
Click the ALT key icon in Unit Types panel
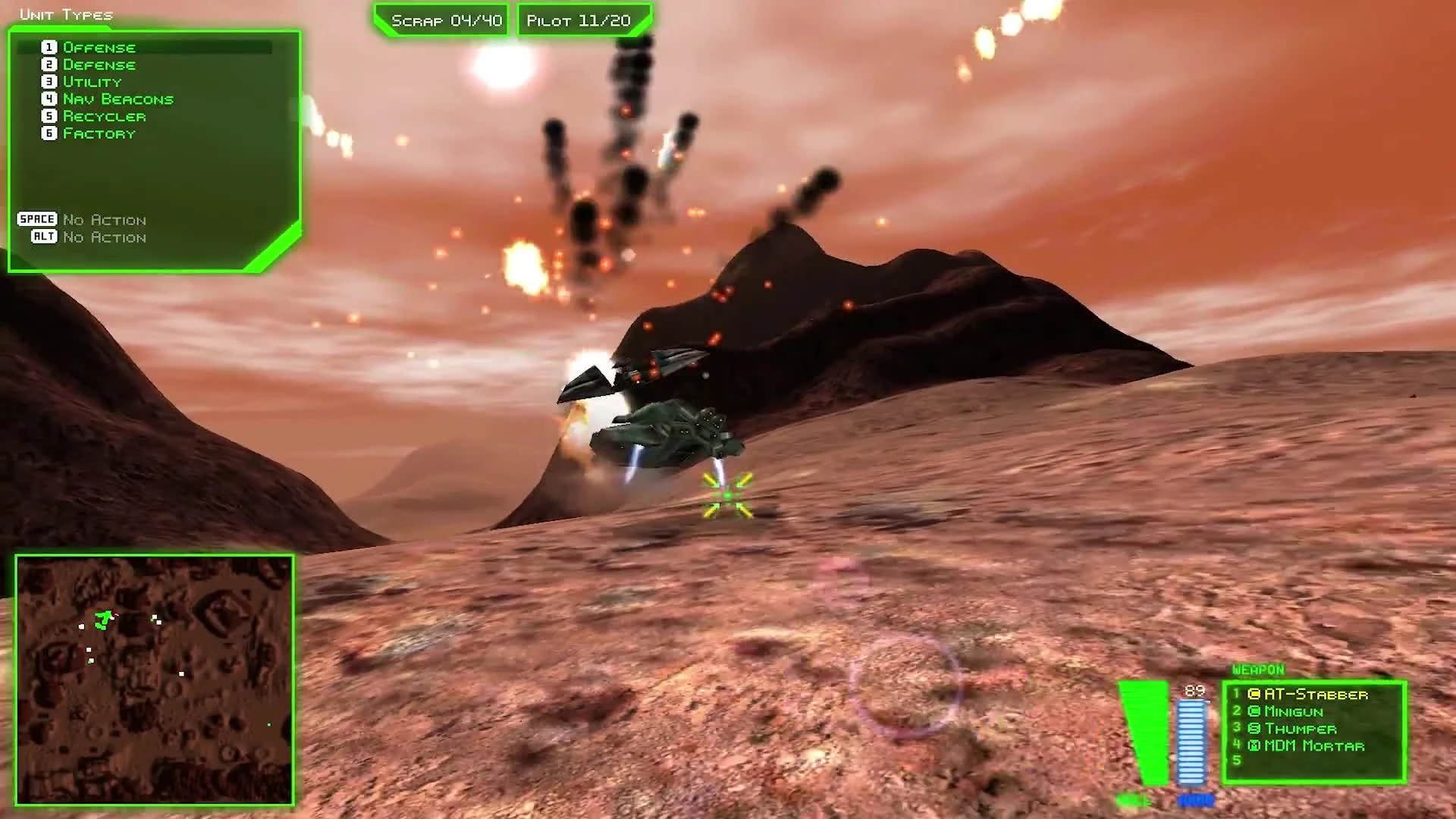[x=44, y=237]
